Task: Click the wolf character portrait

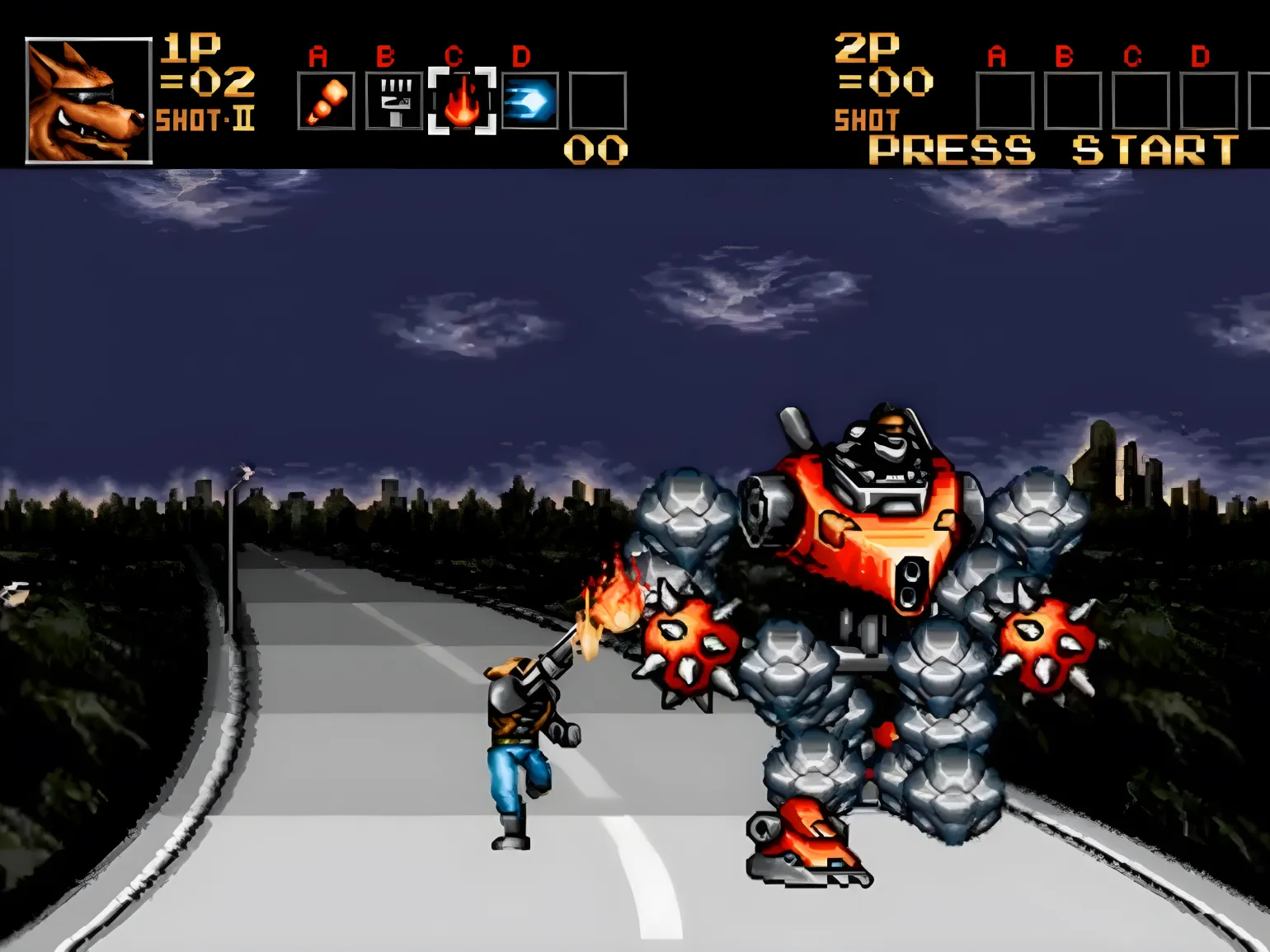Action: pos(89,101)
